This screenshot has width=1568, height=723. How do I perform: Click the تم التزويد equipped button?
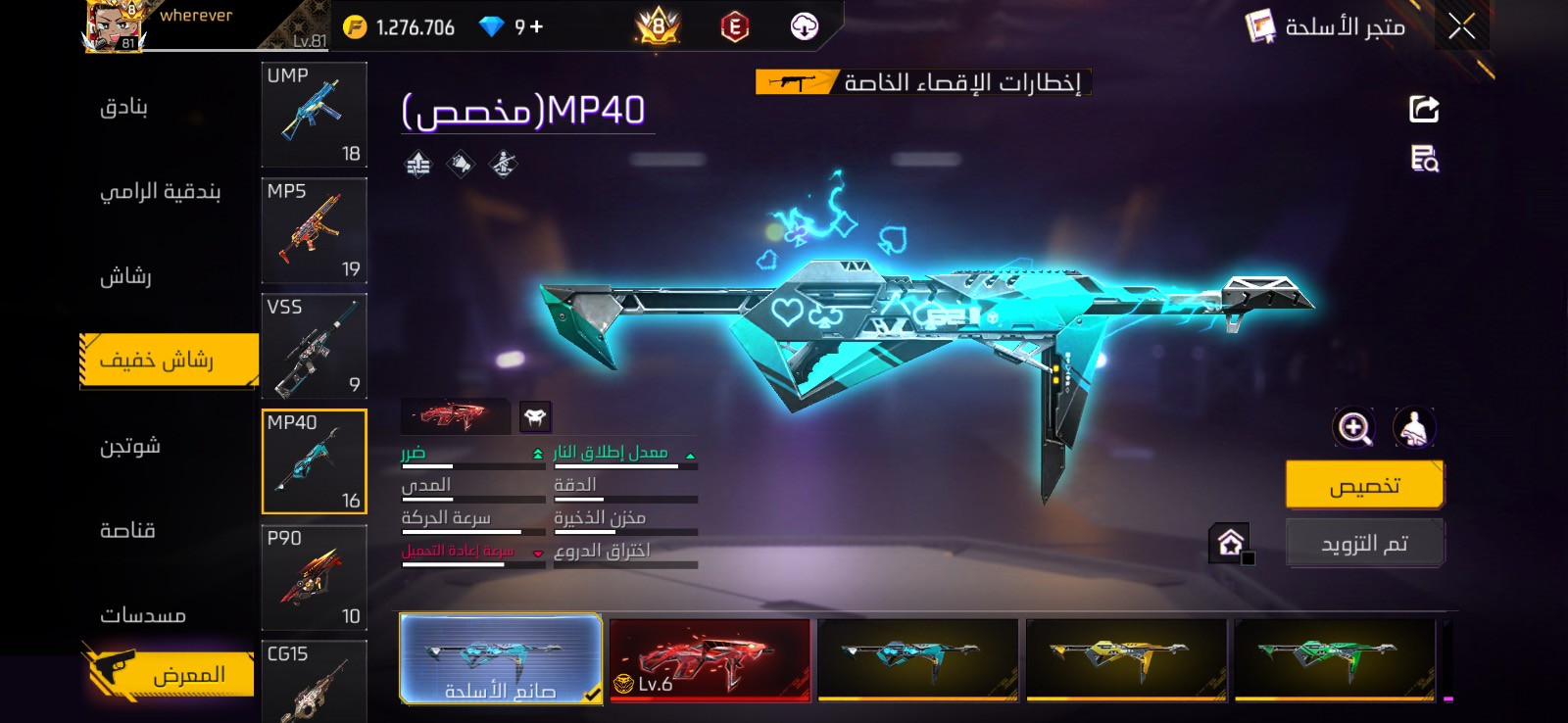(x=1364, y=542)
